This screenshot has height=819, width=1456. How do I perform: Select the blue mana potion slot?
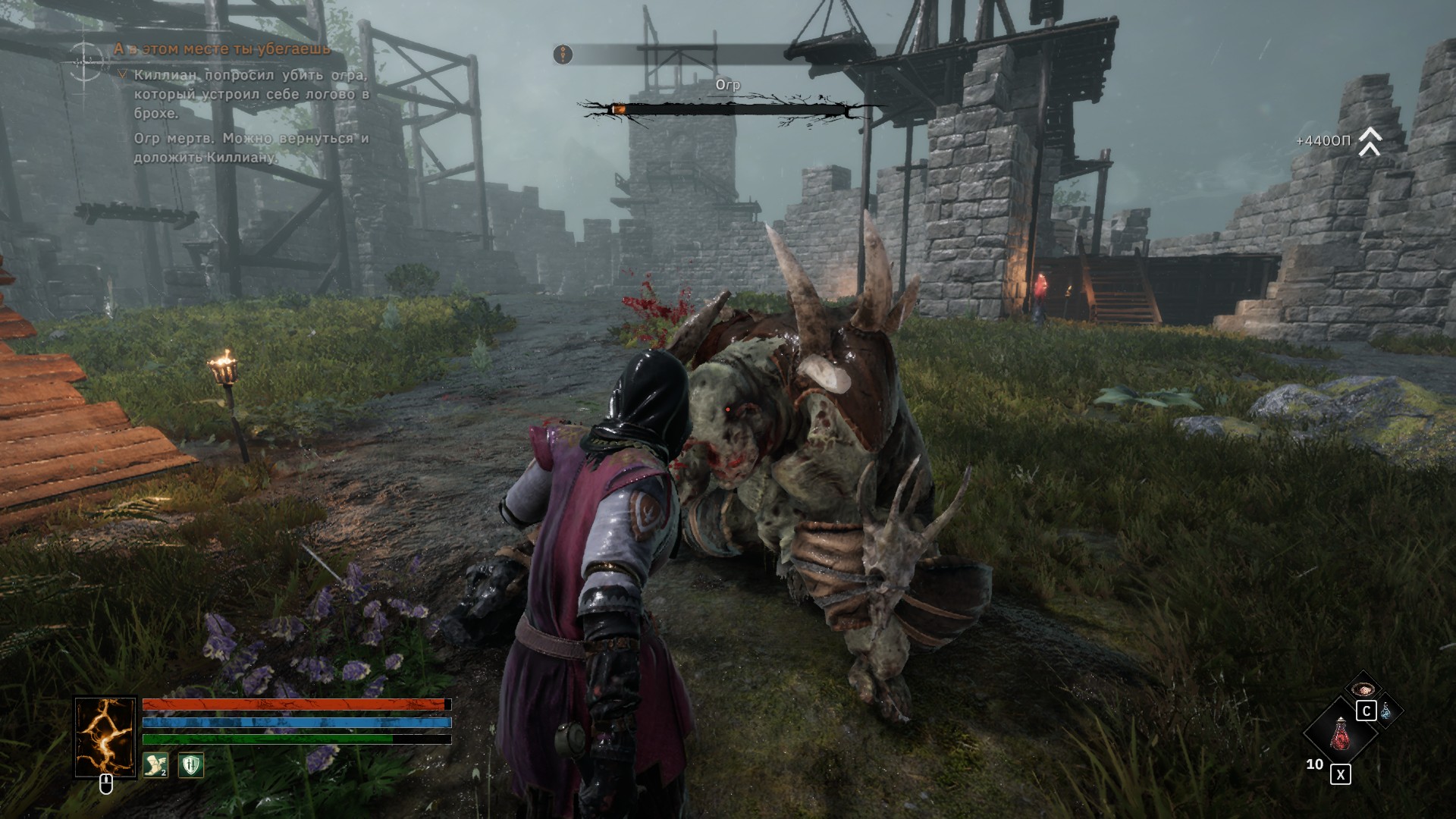[1386, 712]
